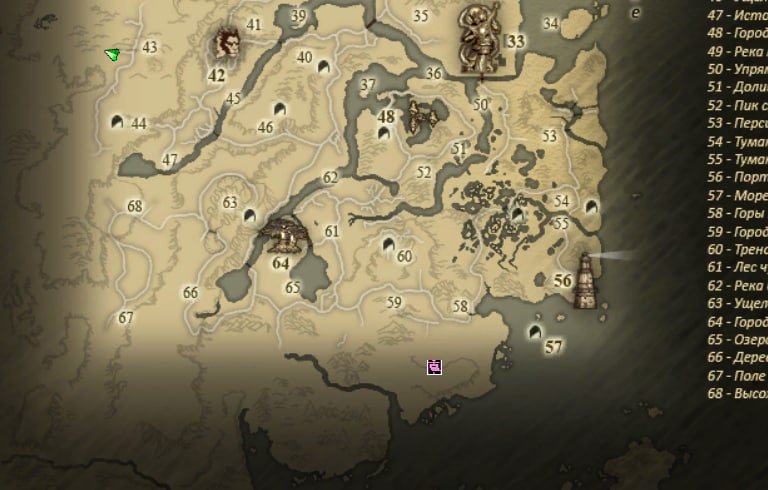Select legend entry number 56

tap(737, 177)
